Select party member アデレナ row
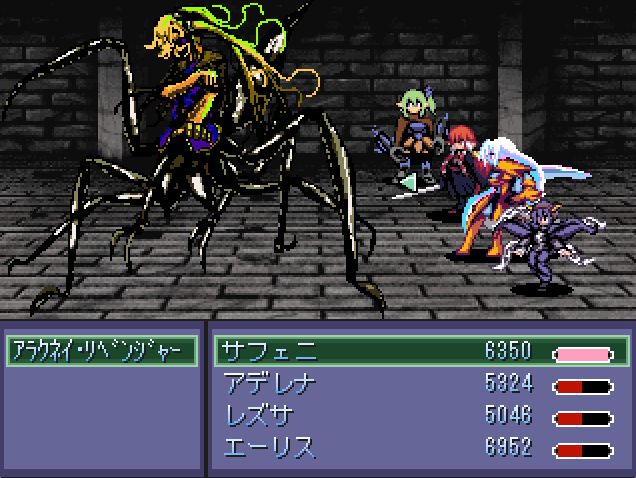This screenshot has height=478, width=636. coord(421,384)
